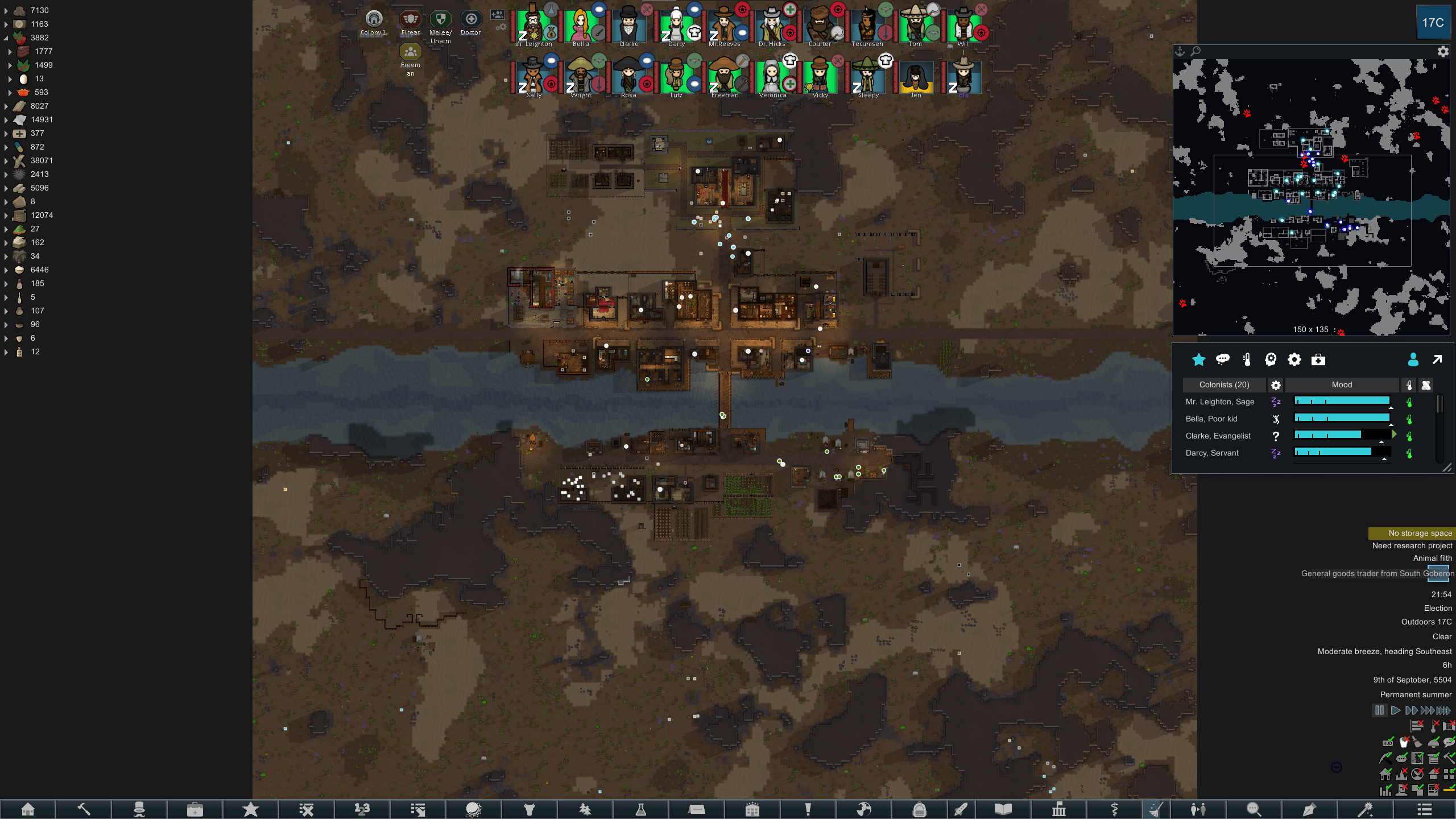Expand the berries resource in left readout
The height and width of the screenshot is (819, 1456).
[x=10, y=65]
